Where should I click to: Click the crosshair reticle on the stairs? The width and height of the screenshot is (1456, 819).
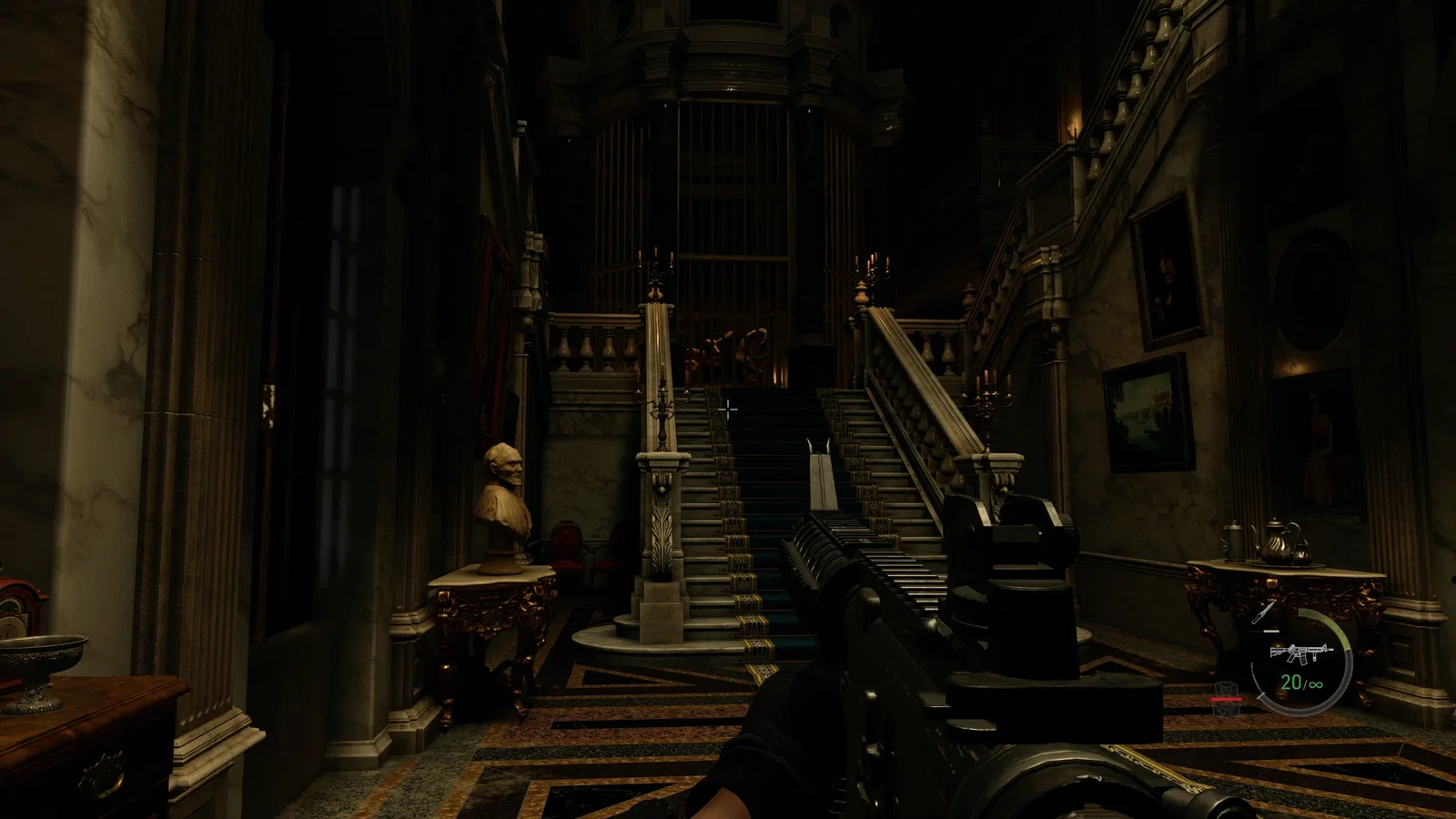728,409
